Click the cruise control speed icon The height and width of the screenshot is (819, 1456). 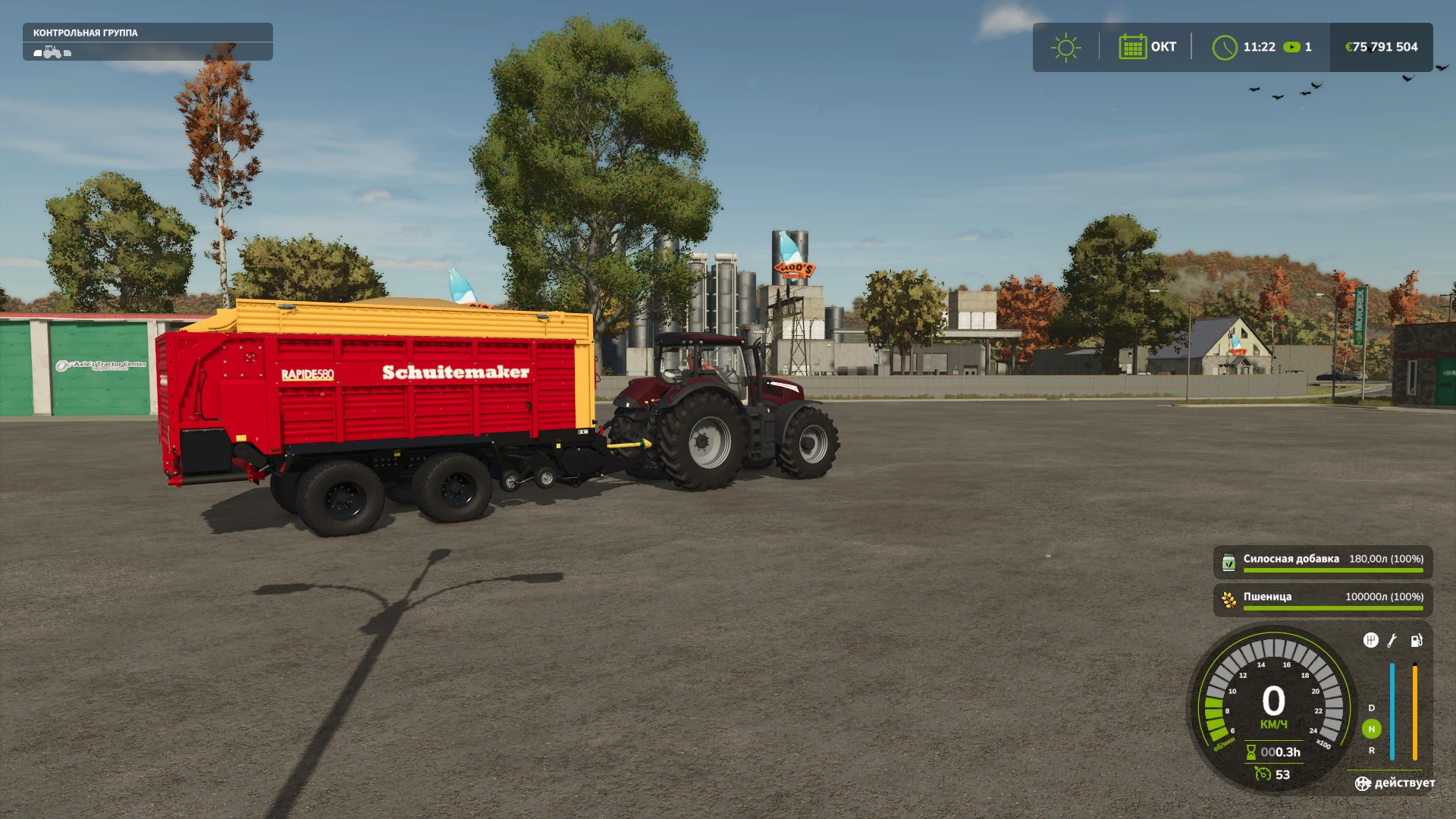point(1263,774)
